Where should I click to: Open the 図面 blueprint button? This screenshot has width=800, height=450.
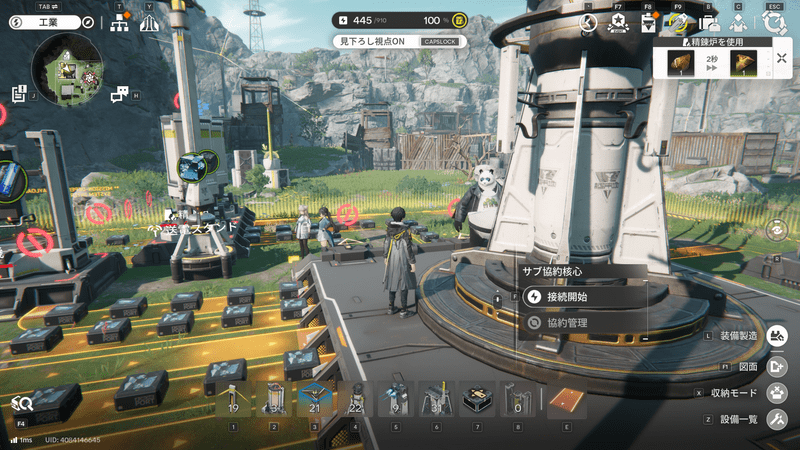point(777,366)
